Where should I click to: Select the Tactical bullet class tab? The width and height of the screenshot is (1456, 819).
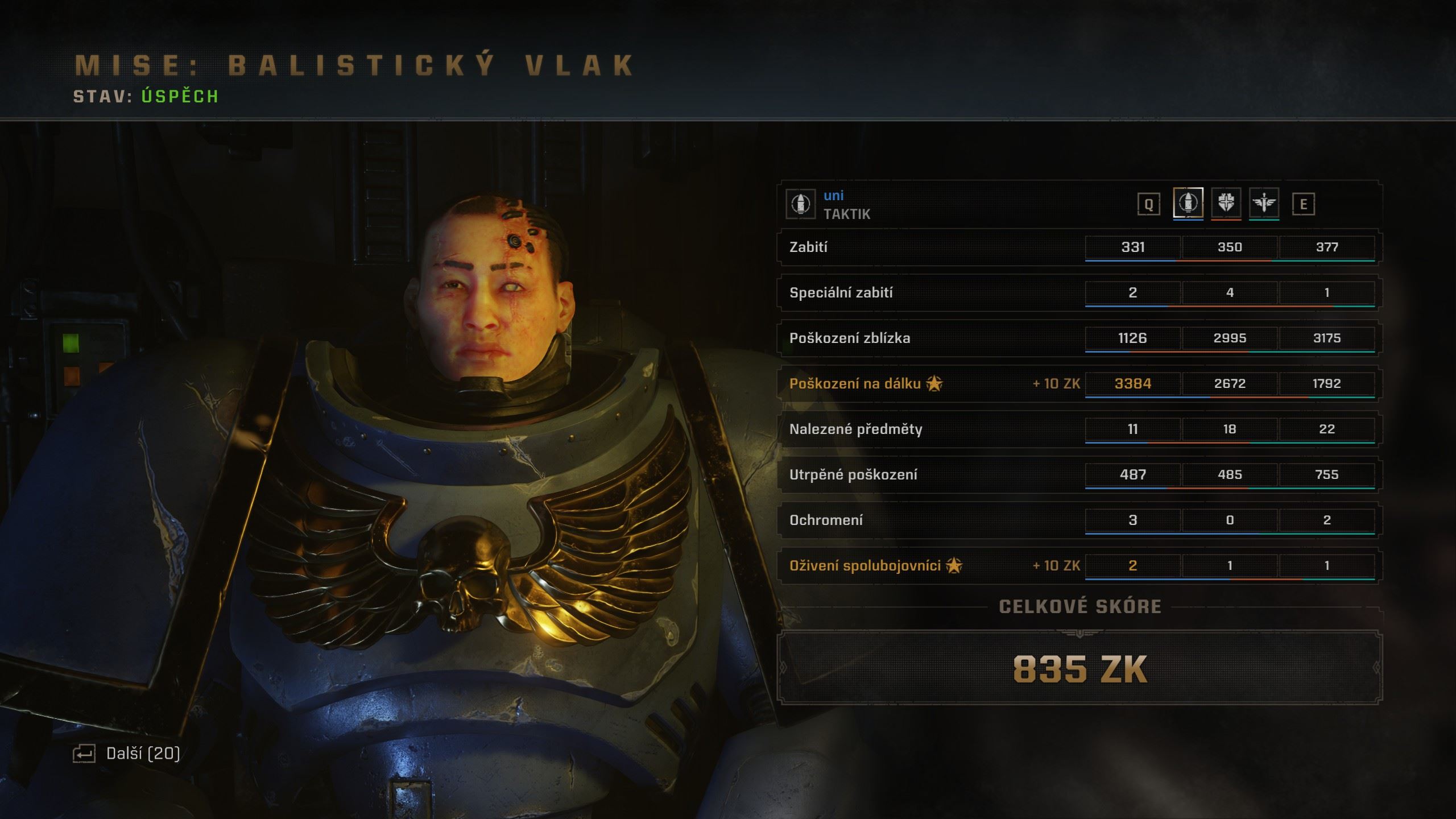[1188, 203]
